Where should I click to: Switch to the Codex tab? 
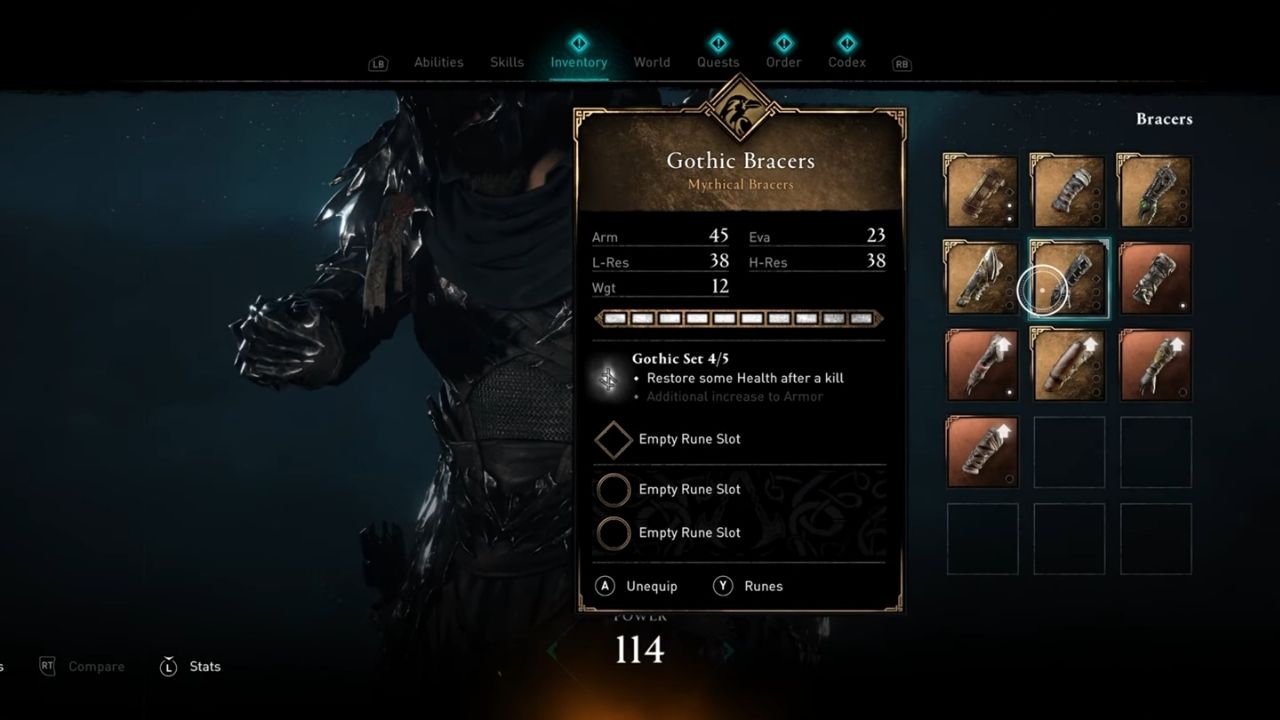846,61
